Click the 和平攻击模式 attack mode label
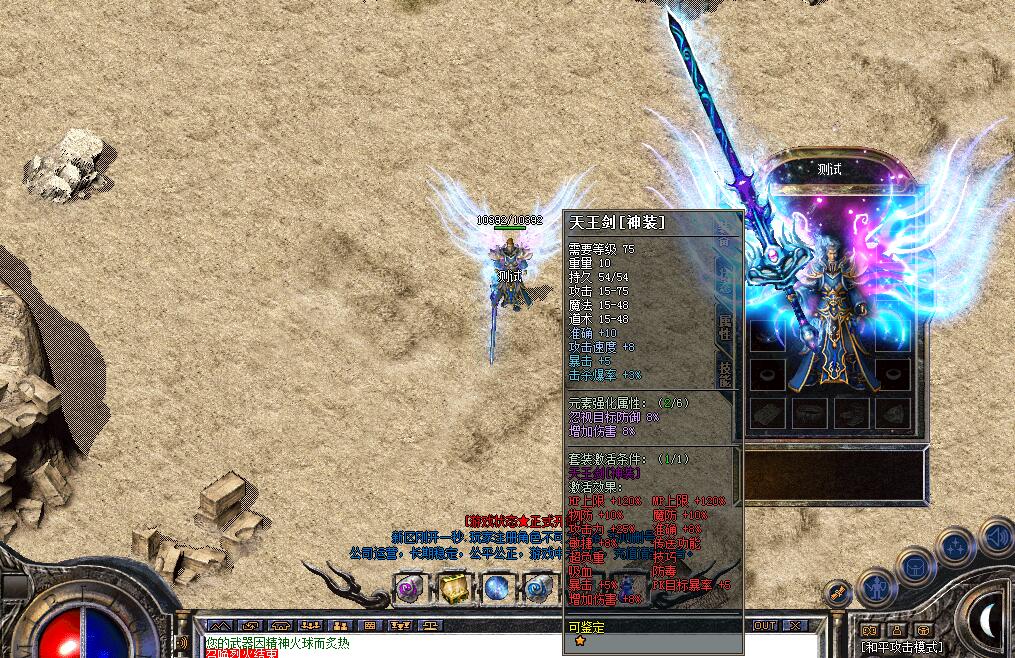 click(x=901, y=647)
